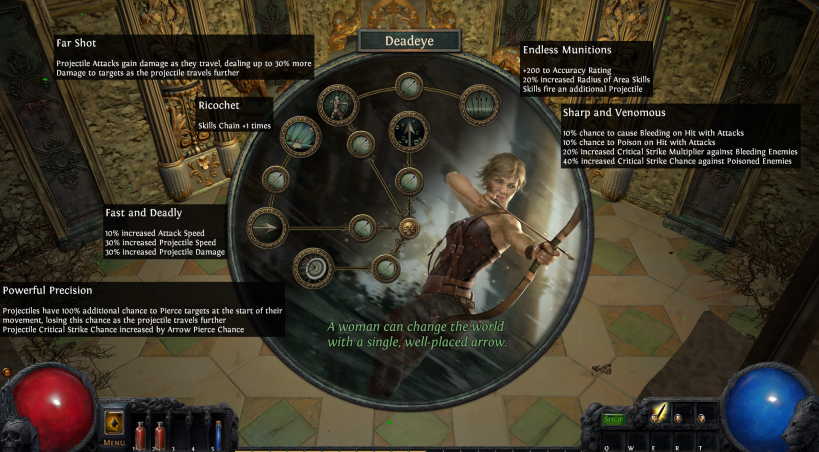819x452 pixels.
Task: Choose the Endless Munitions arrow volley node
Action: click(478, 104)
